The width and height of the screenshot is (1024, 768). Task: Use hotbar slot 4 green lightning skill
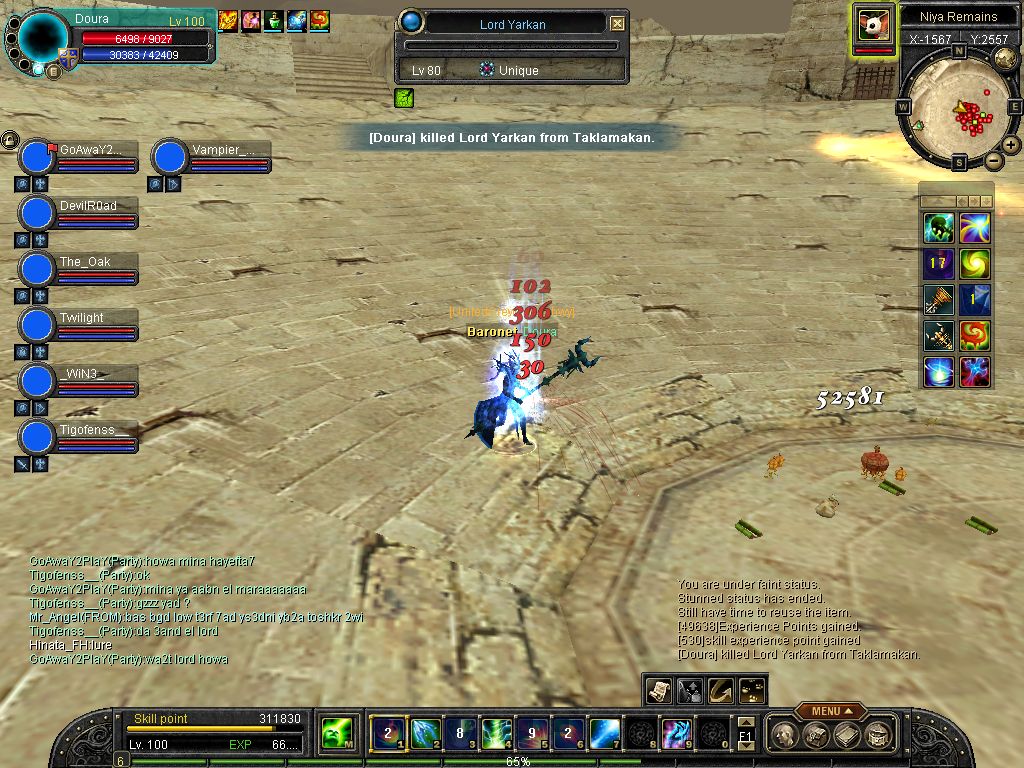click(497, 734)
